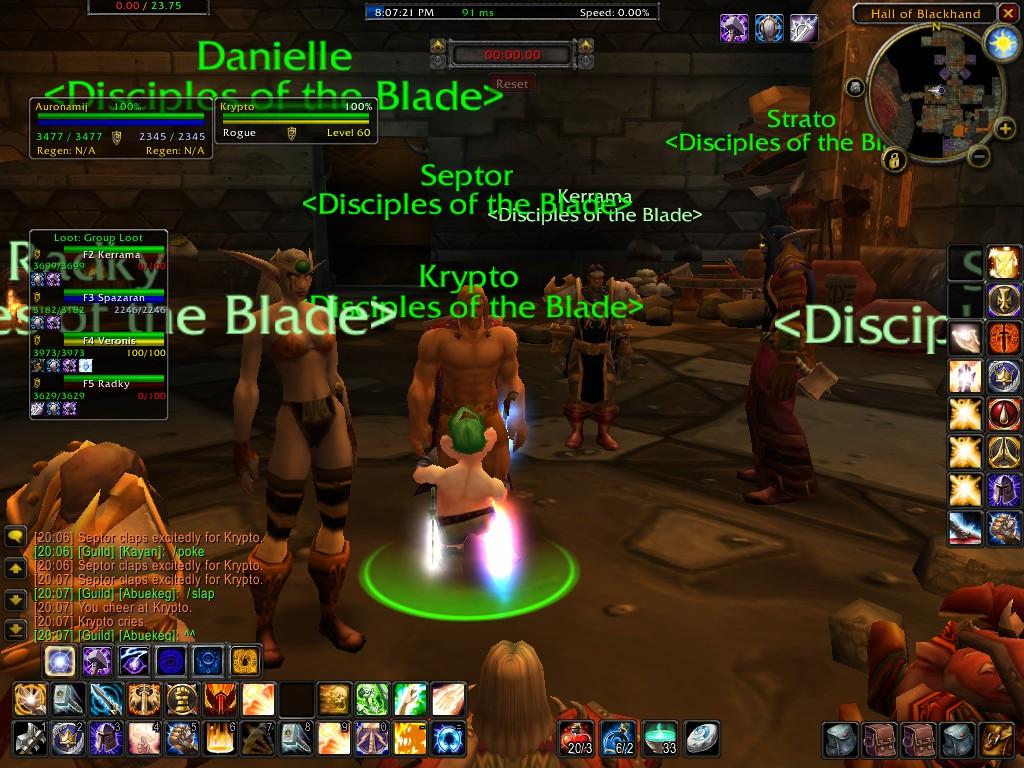This screenshot has height=768, width=1024.
Task: Toggle the padlock button beside the minimap
Action: 893,158
